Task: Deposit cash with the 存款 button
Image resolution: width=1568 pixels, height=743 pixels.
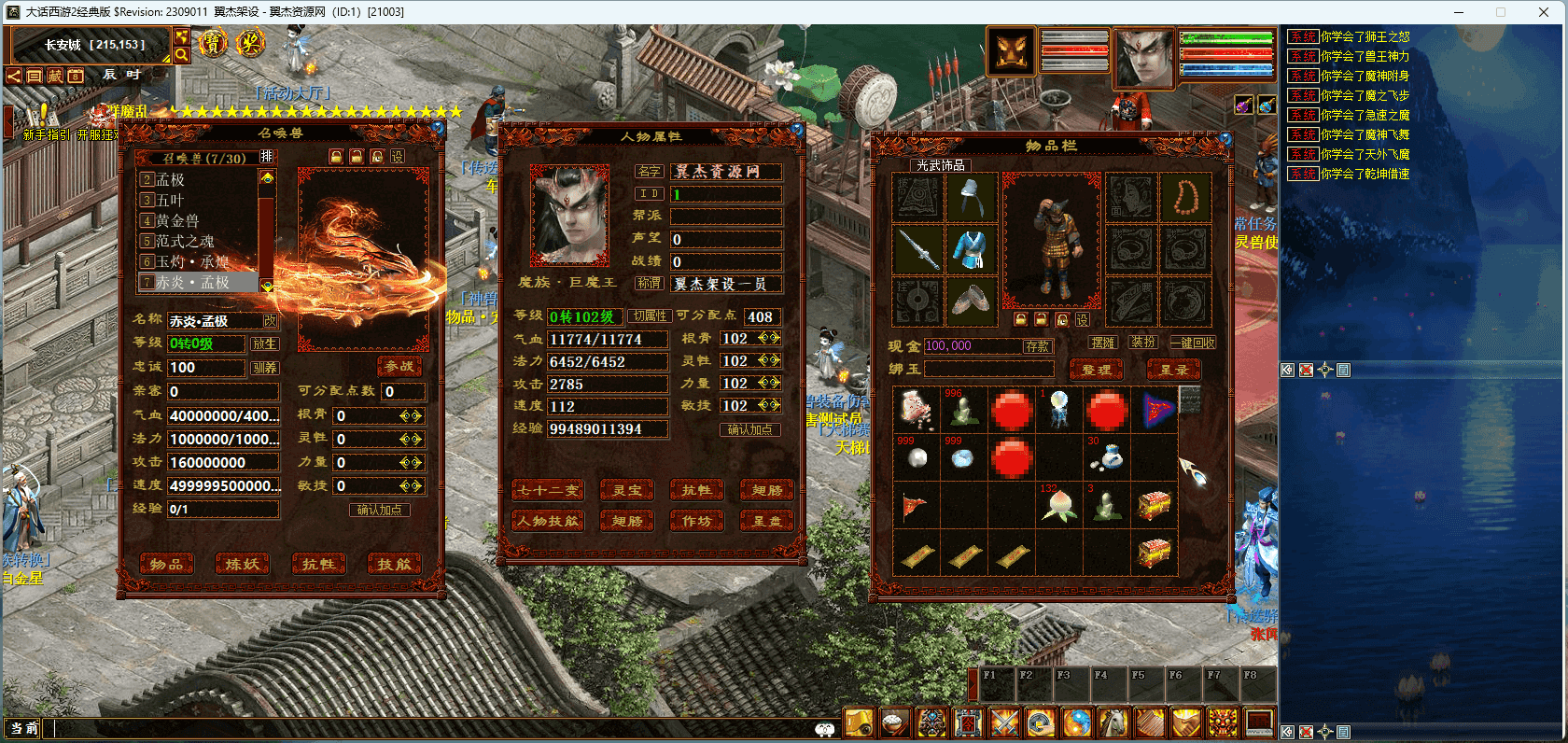Action: click(x=1037, y=346)
